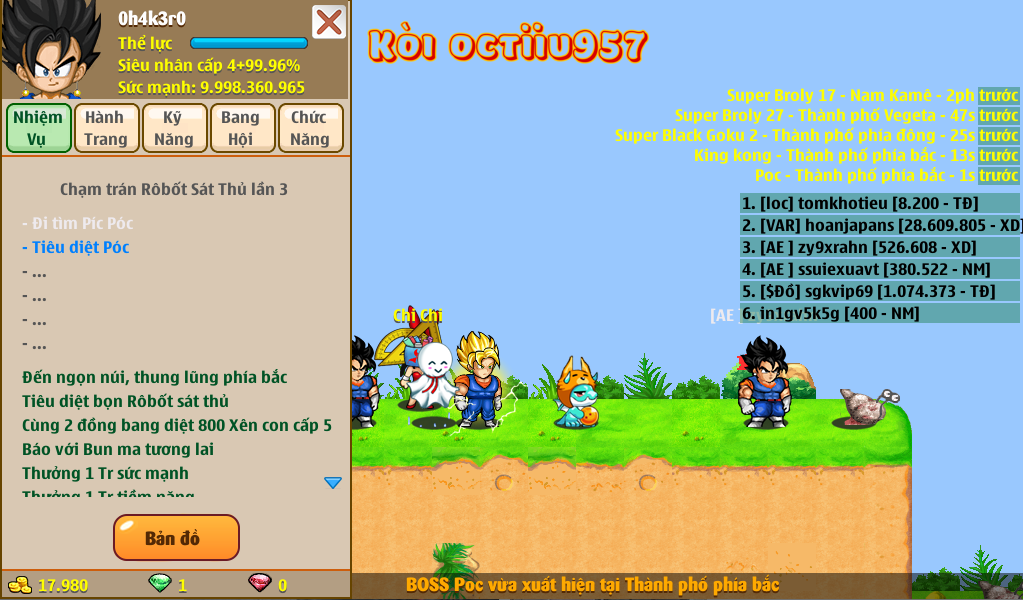Show the Bang Hội tab
The image size is (1023, 600).
[x=241, y=128]
